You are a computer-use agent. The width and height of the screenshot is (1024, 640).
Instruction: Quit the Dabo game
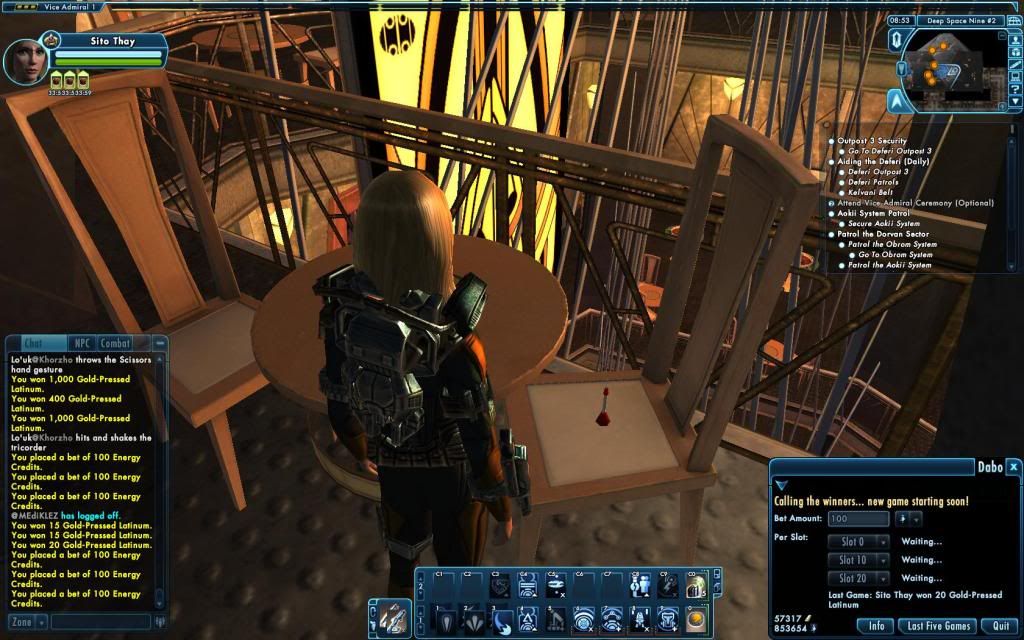click(1000, 626)
